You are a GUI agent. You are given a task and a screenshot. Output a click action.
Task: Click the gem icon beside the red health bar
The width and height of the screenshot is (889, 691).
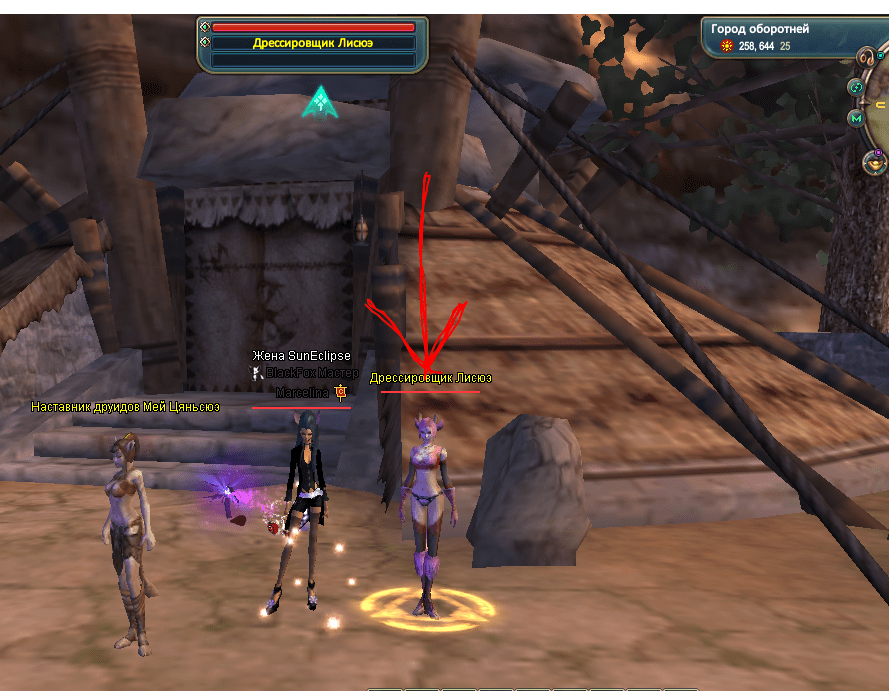coord(205,27)
